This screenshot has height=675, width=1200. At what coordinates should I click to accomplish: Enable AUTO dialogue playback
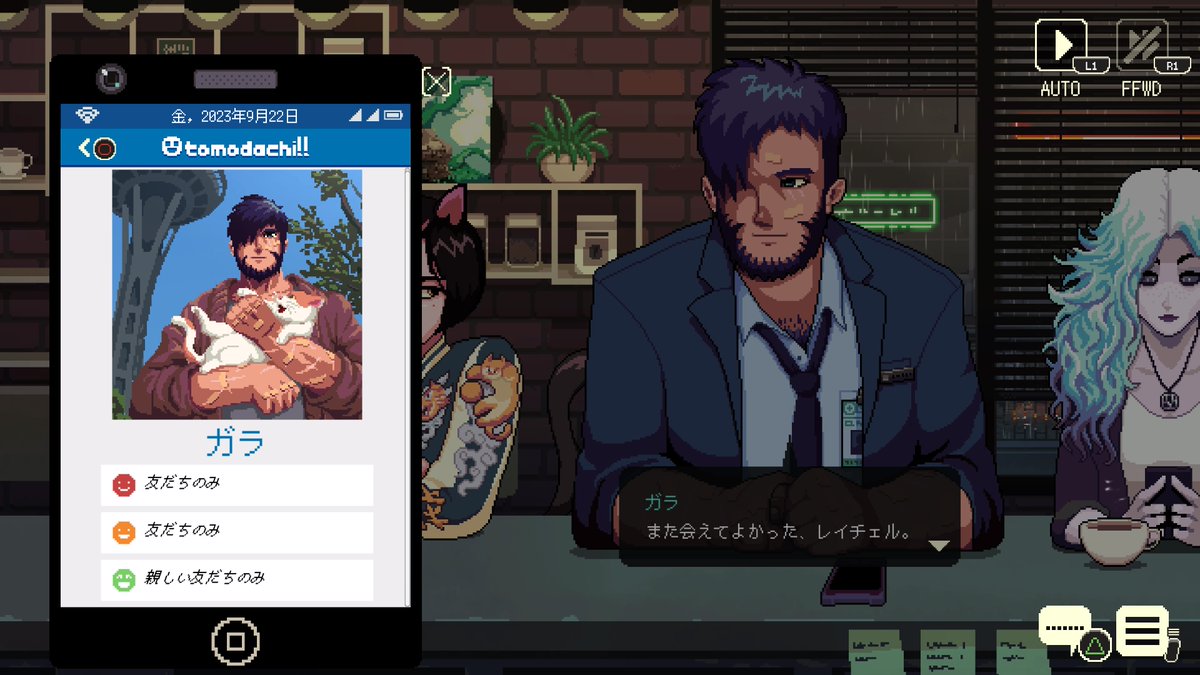(x=1060, y=46)
